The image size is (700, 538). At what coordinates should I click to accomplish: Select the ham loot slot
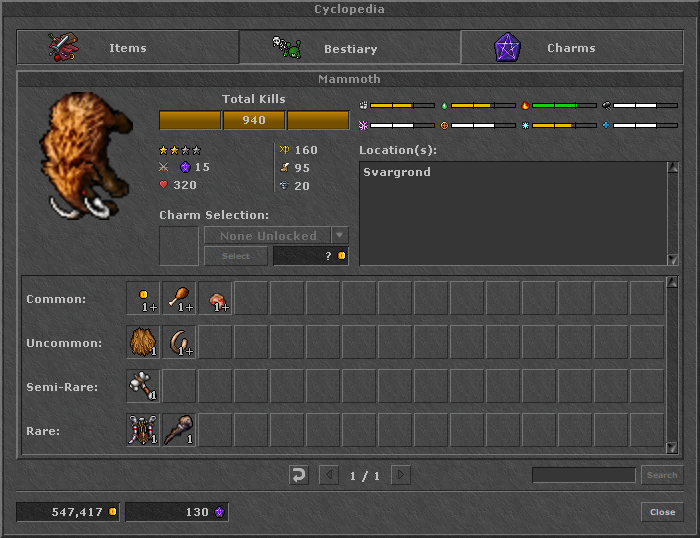coord(179,298)
